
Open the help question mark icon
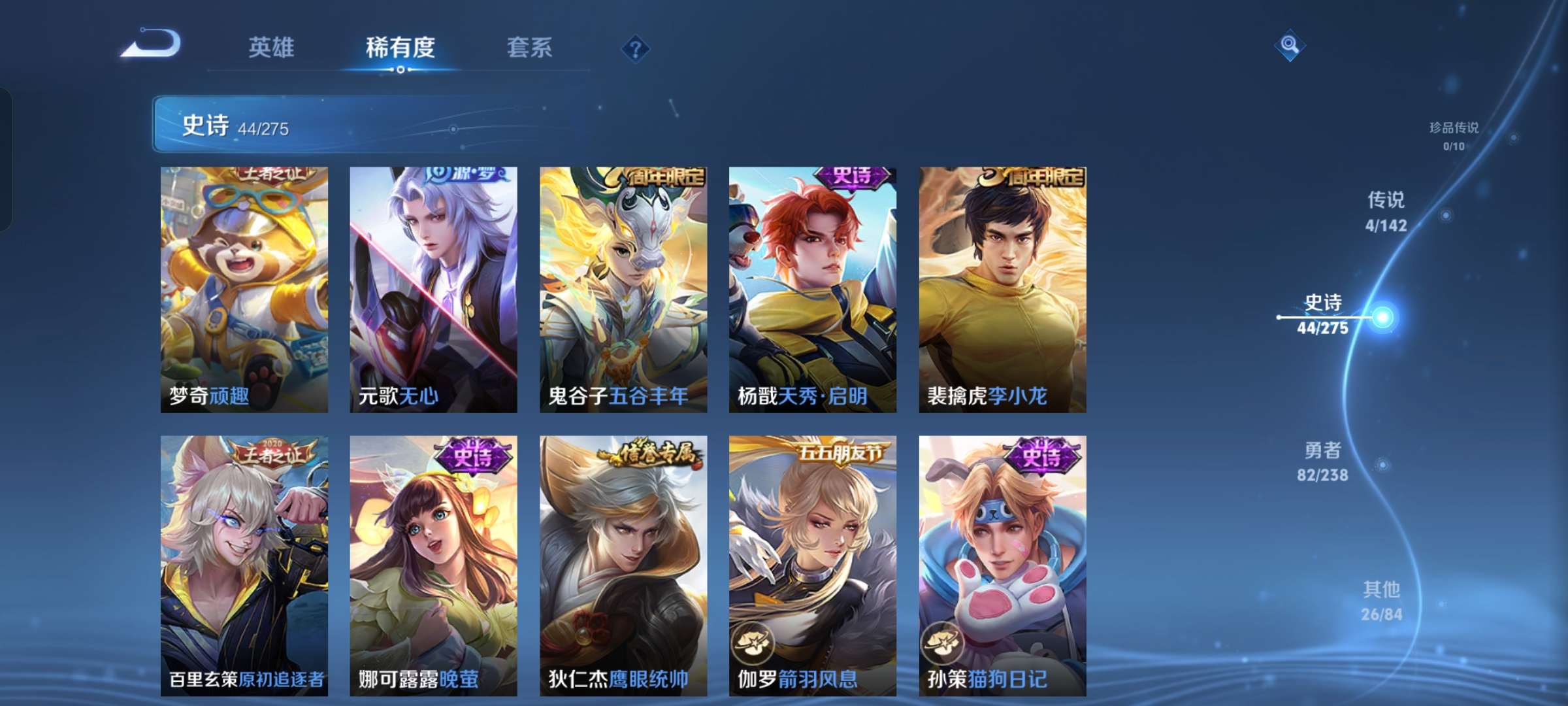pyautogui.click(x=636, y=48)
